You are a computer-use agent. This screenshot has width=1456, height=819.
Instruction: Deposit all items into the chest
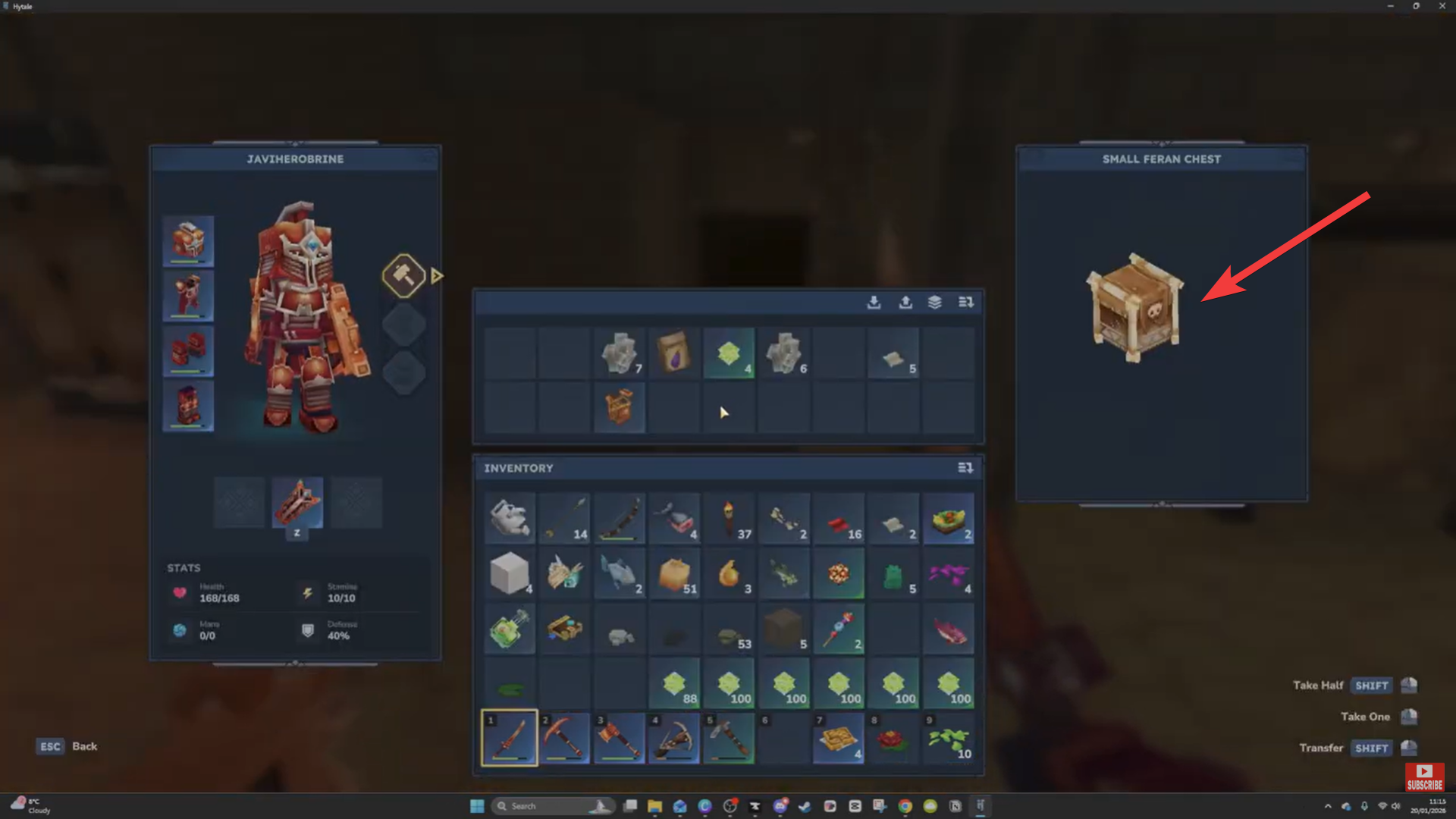[905, 302]
